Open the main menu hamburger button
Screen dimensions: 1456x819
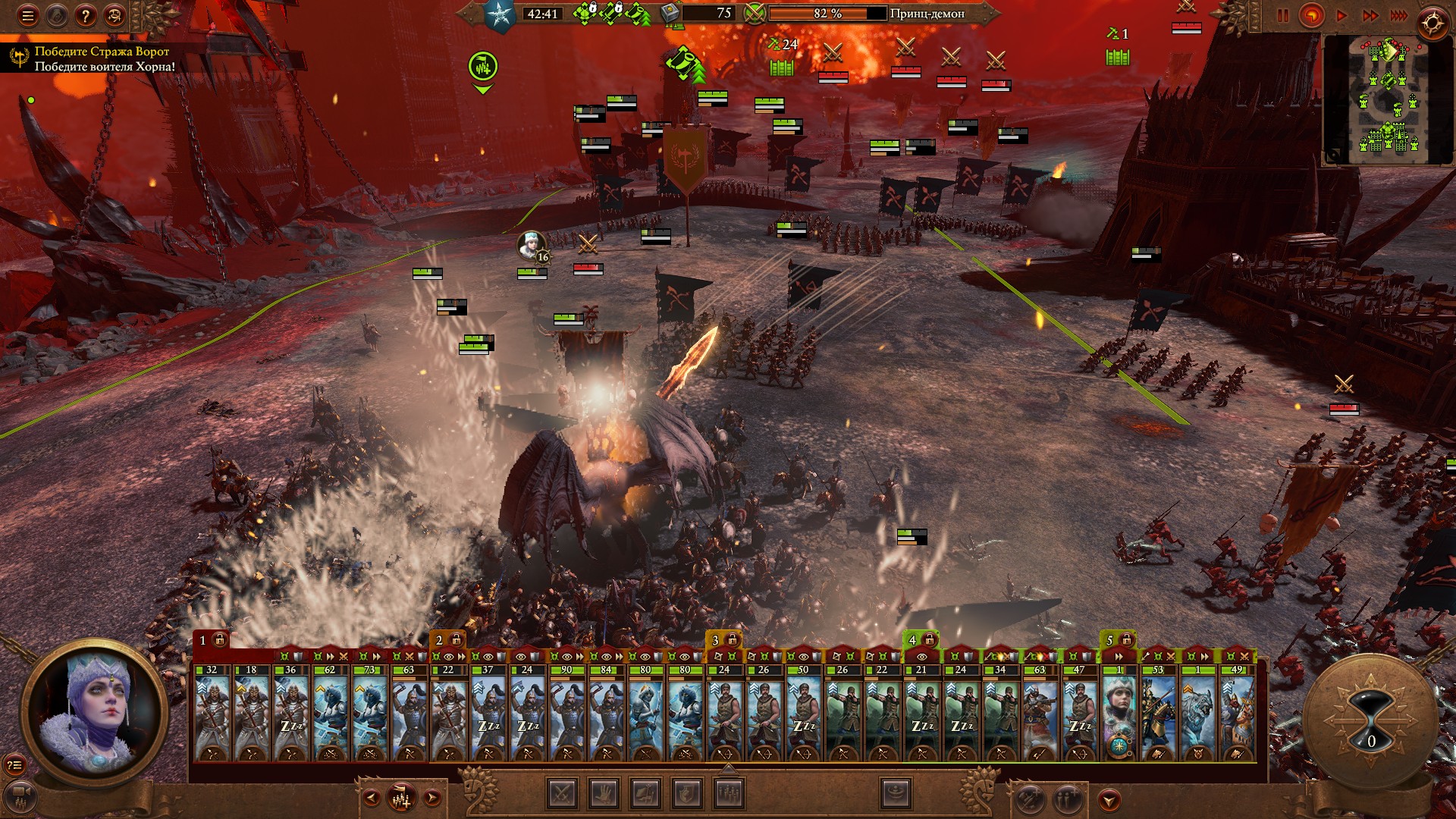tap(28, 14)
